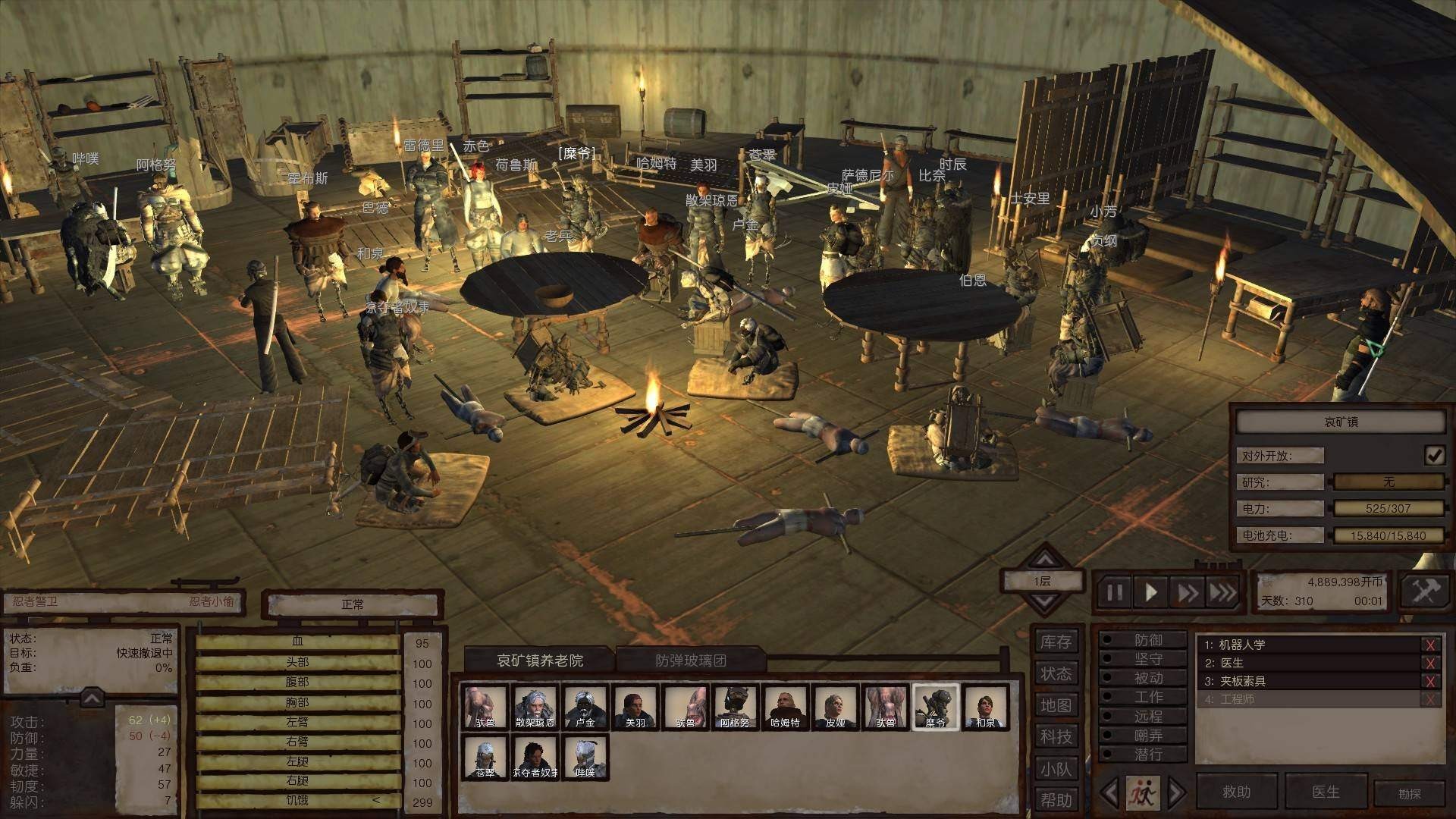Open the 科技 tech screen
This screenshot has width=1456, height=819.
point(1056,737)
